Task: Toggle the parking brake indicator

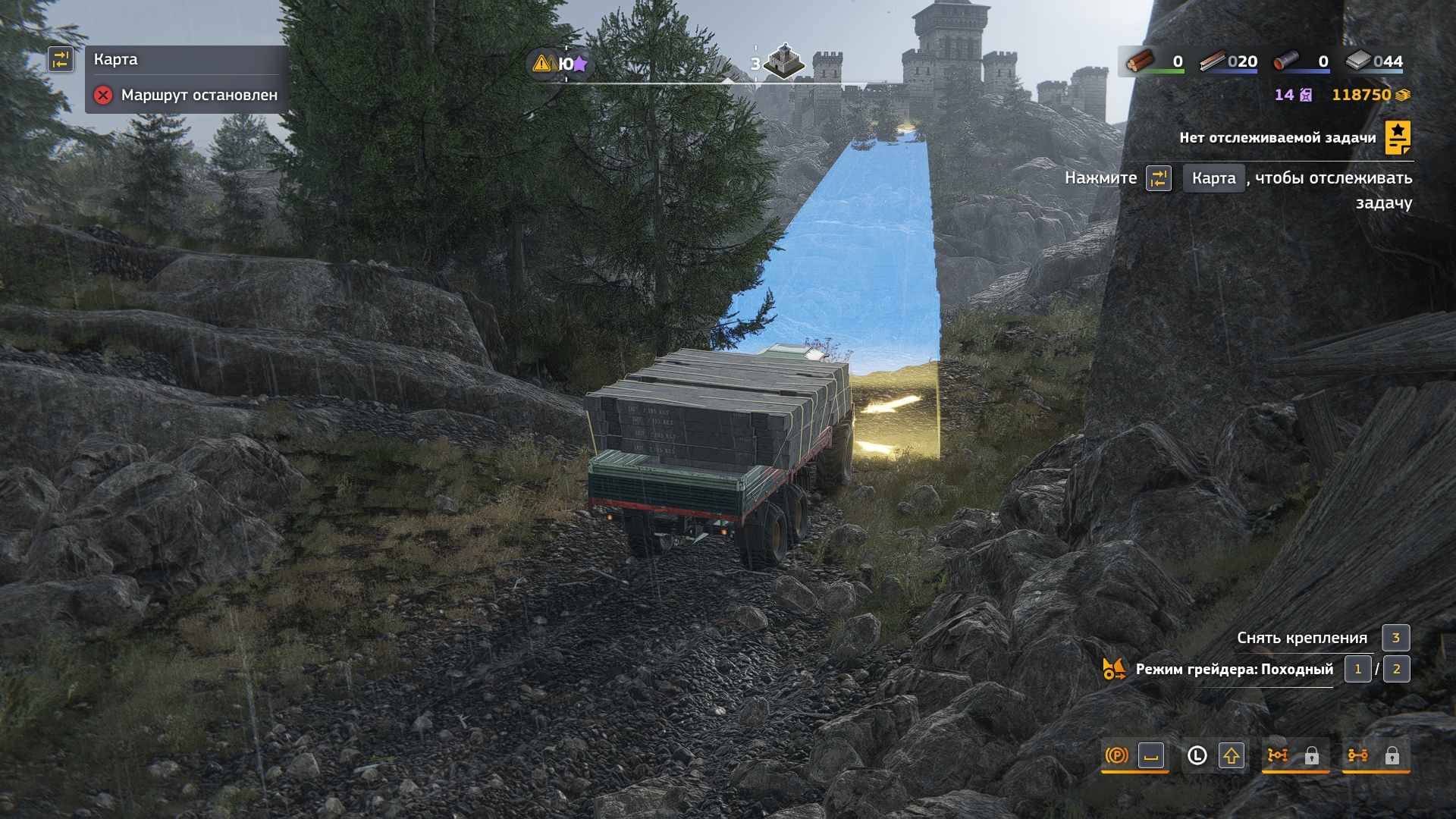Action: (1117, 755)
